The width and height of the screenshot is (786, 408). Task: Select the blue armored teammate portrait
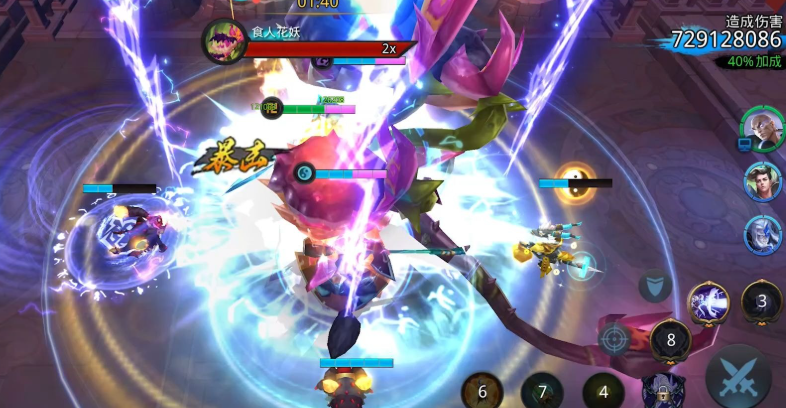click(x=763, y=235)
